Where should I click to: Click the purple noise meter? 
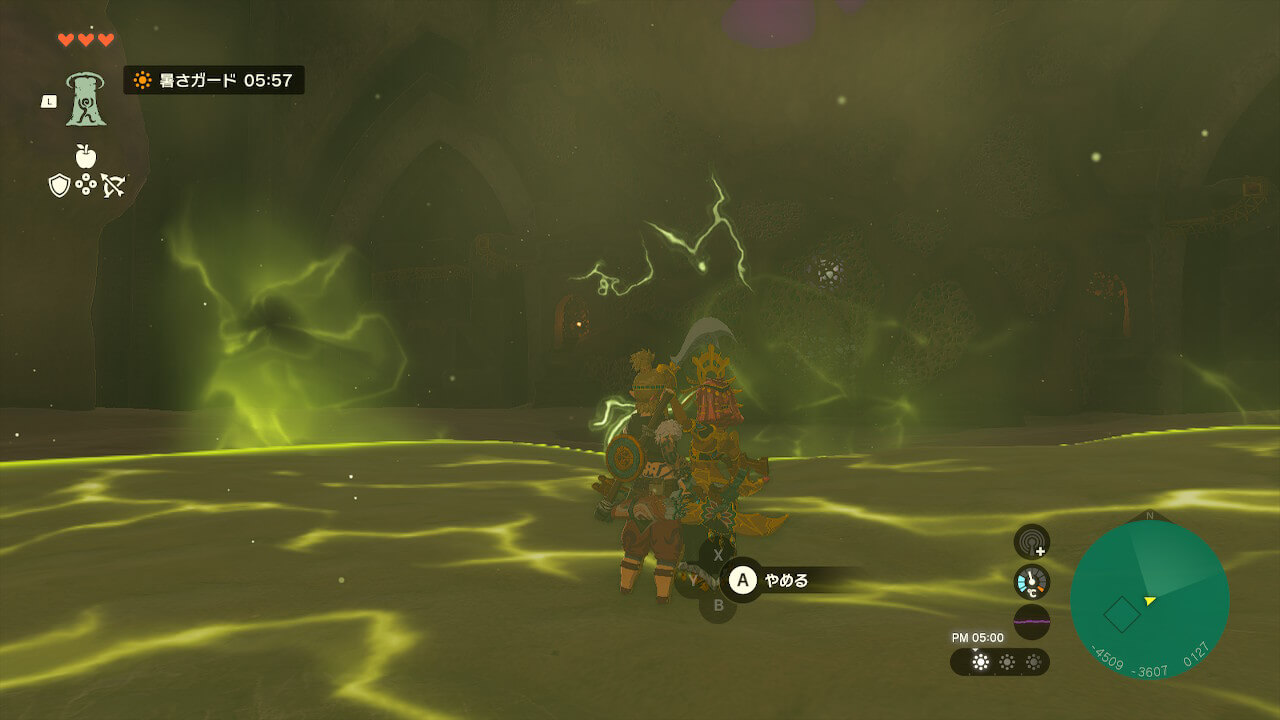pos(1031,622)
